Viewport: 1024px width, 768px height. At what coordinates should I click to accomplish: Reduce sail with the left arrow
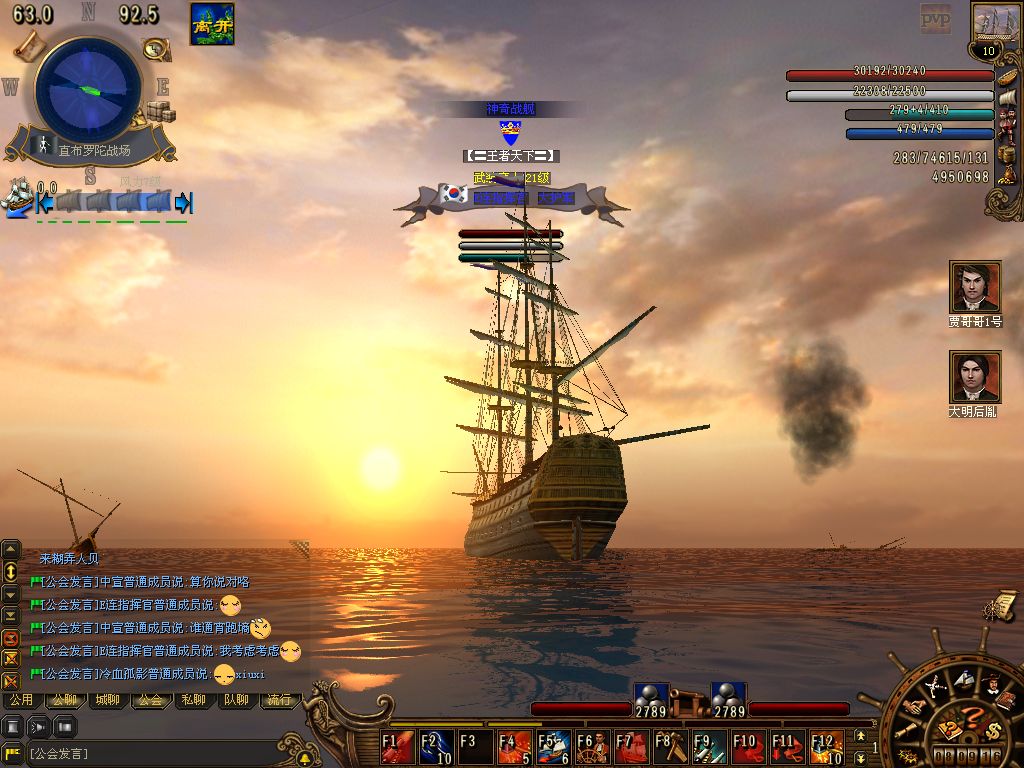44,203
